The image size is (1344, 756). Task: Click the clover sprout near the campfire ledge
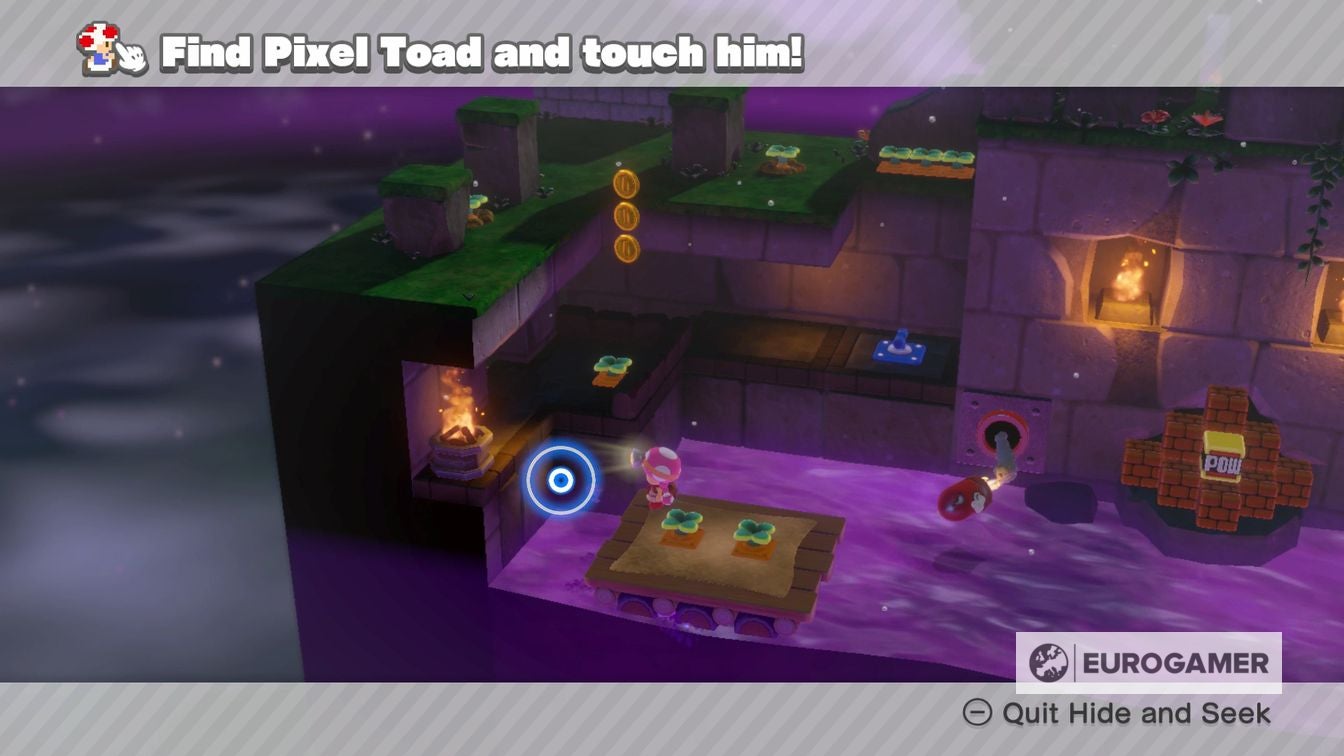pyautogui.click(x=610, y=365)
